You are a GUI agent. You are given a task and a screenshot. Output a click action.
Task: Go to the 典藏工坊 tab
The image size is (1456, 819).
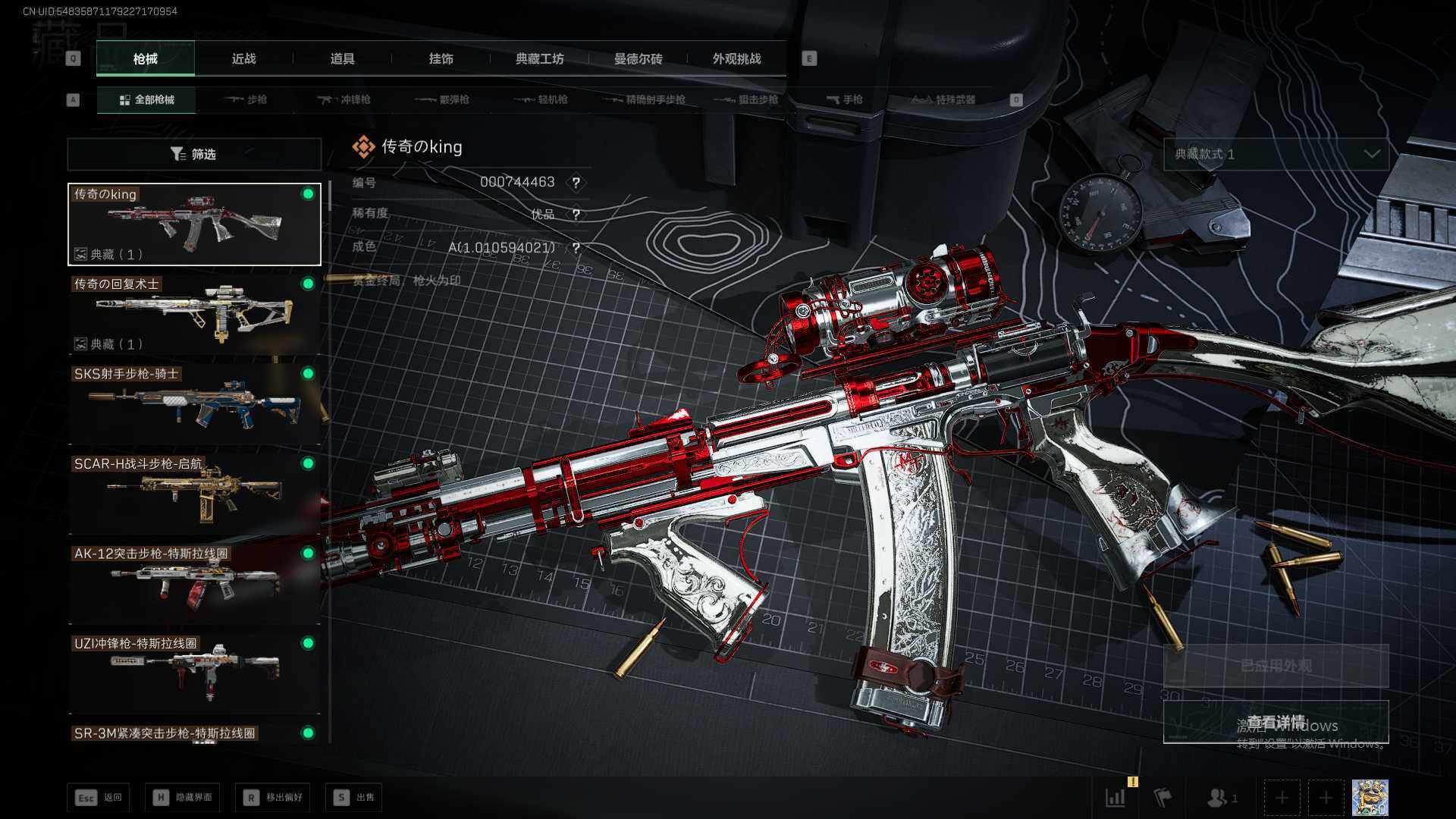coord(539,59)
